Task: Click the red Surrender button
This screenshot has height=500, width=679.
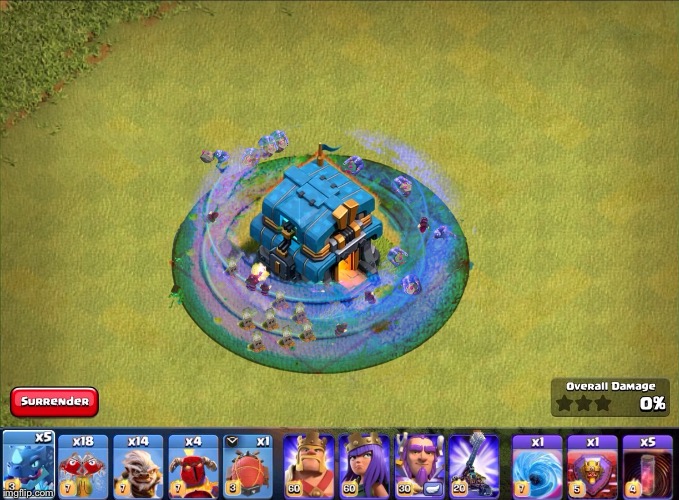Action: pos(55,403)
